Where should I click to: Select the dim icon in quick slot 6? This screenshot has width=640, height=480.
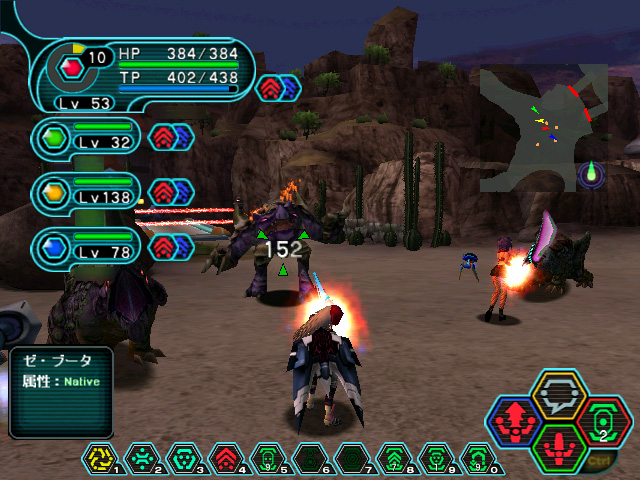pos(309,459)
